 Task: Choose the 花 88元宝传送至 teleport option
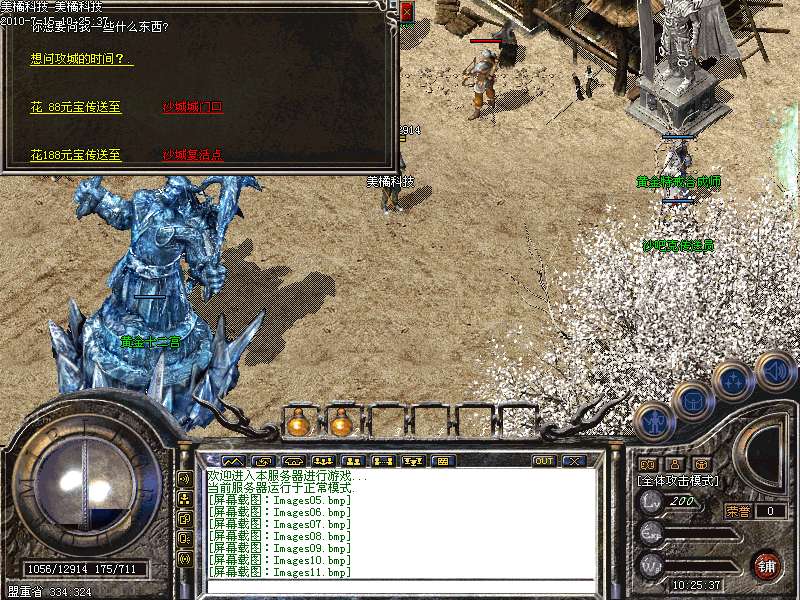coord(76,107)
